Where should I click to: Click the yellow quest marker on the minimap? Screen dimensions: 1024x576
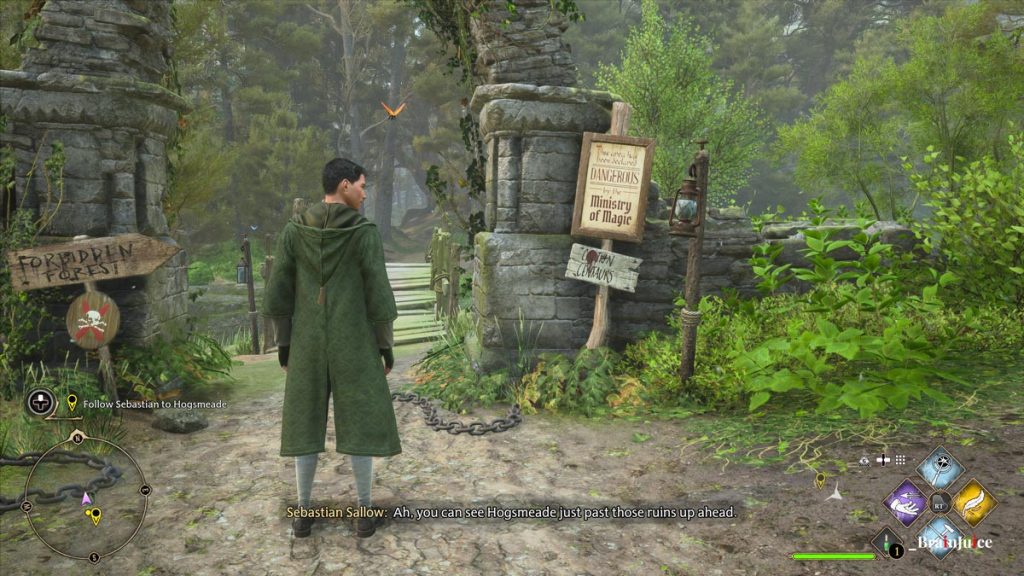coord(95,516)
